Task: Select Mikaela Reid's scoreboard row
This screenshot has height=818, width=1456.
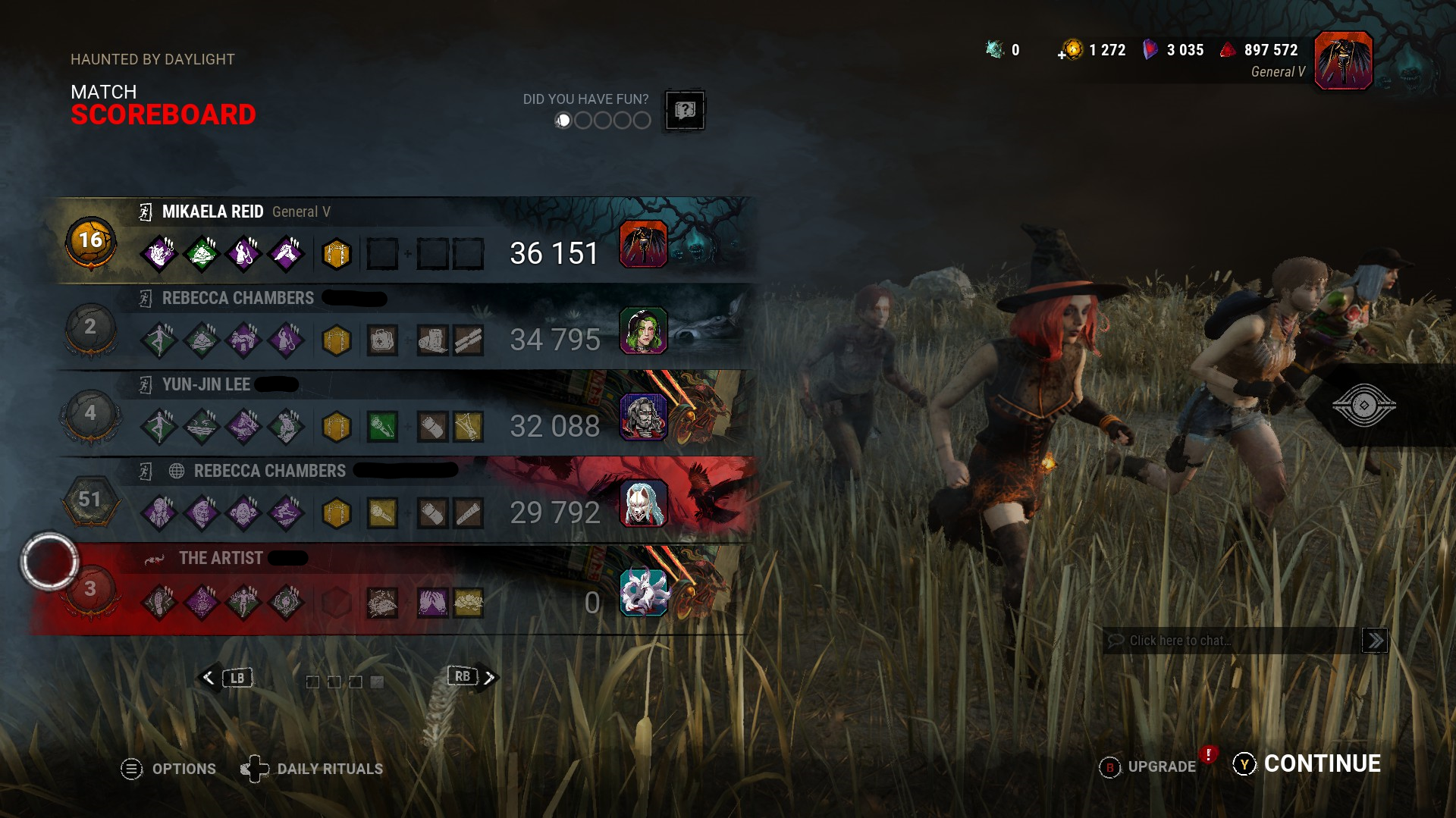Action: (x=402, y=241)
